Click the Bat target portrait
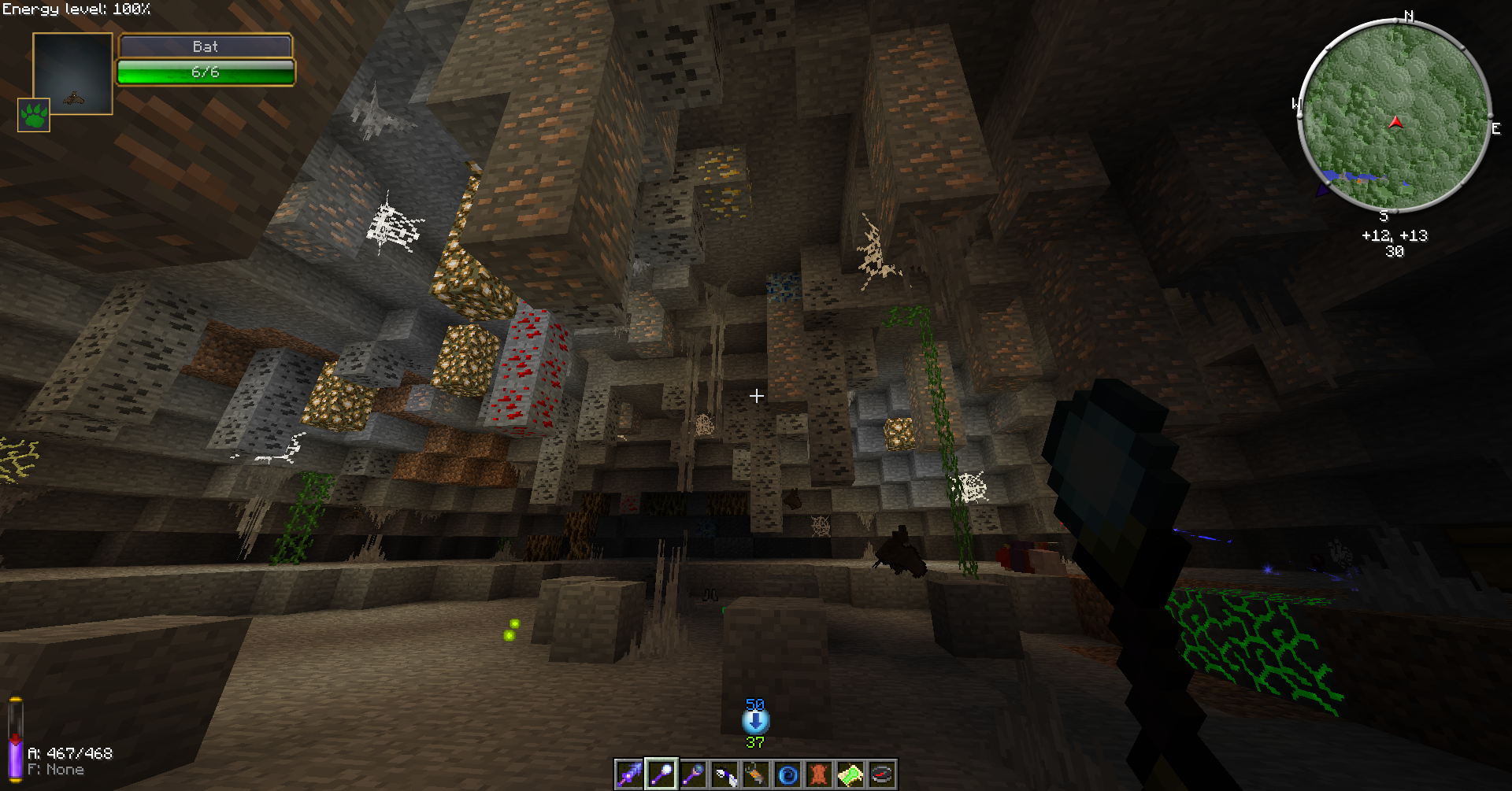Image resolution: width=1512 pixels, height=791 pixels. tap(72, 74)
